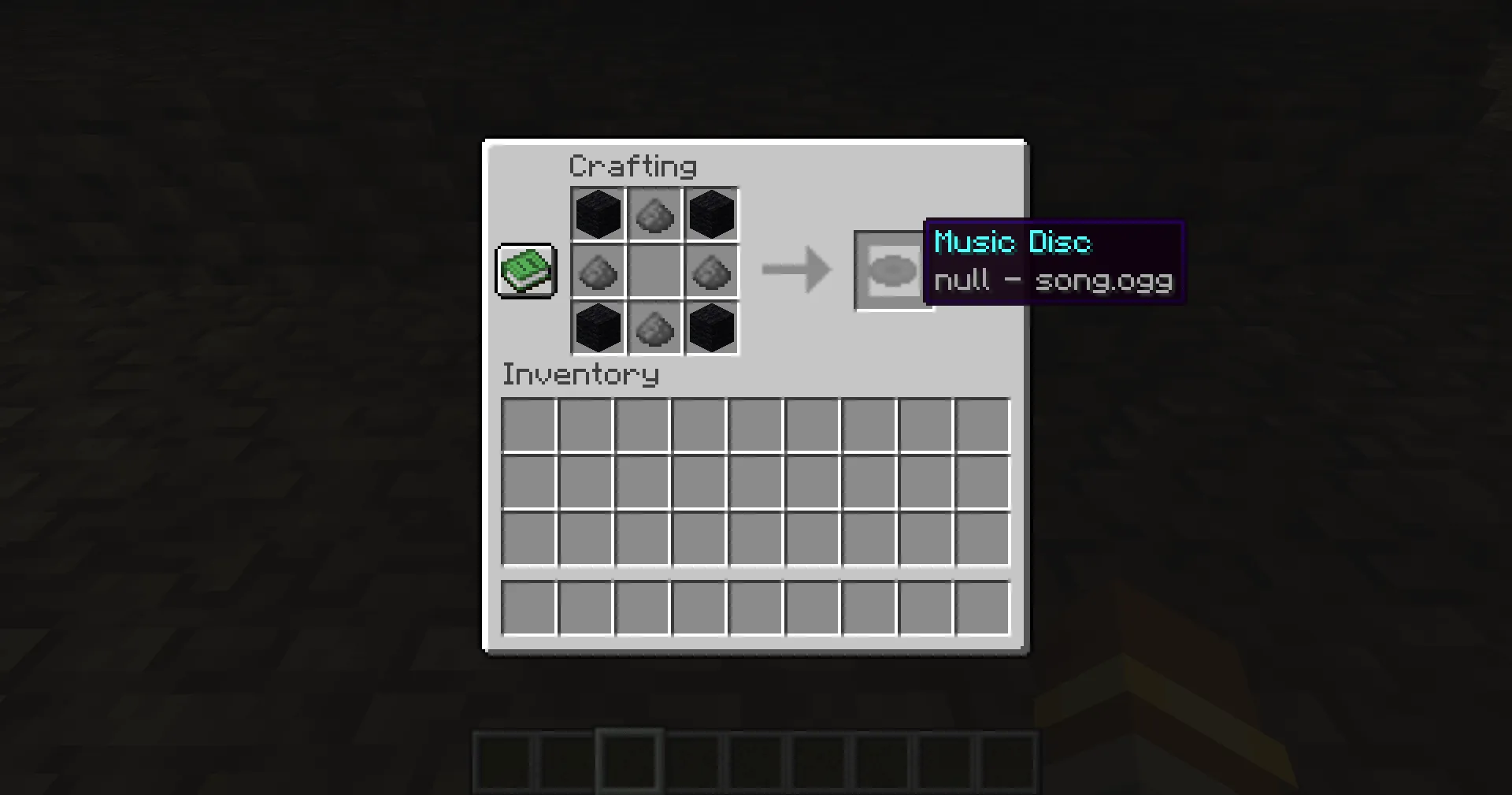Grab the obsidian block in the bottom-left crafting slot
Viewport: 1512px width, 795px height.
(598, 329)
